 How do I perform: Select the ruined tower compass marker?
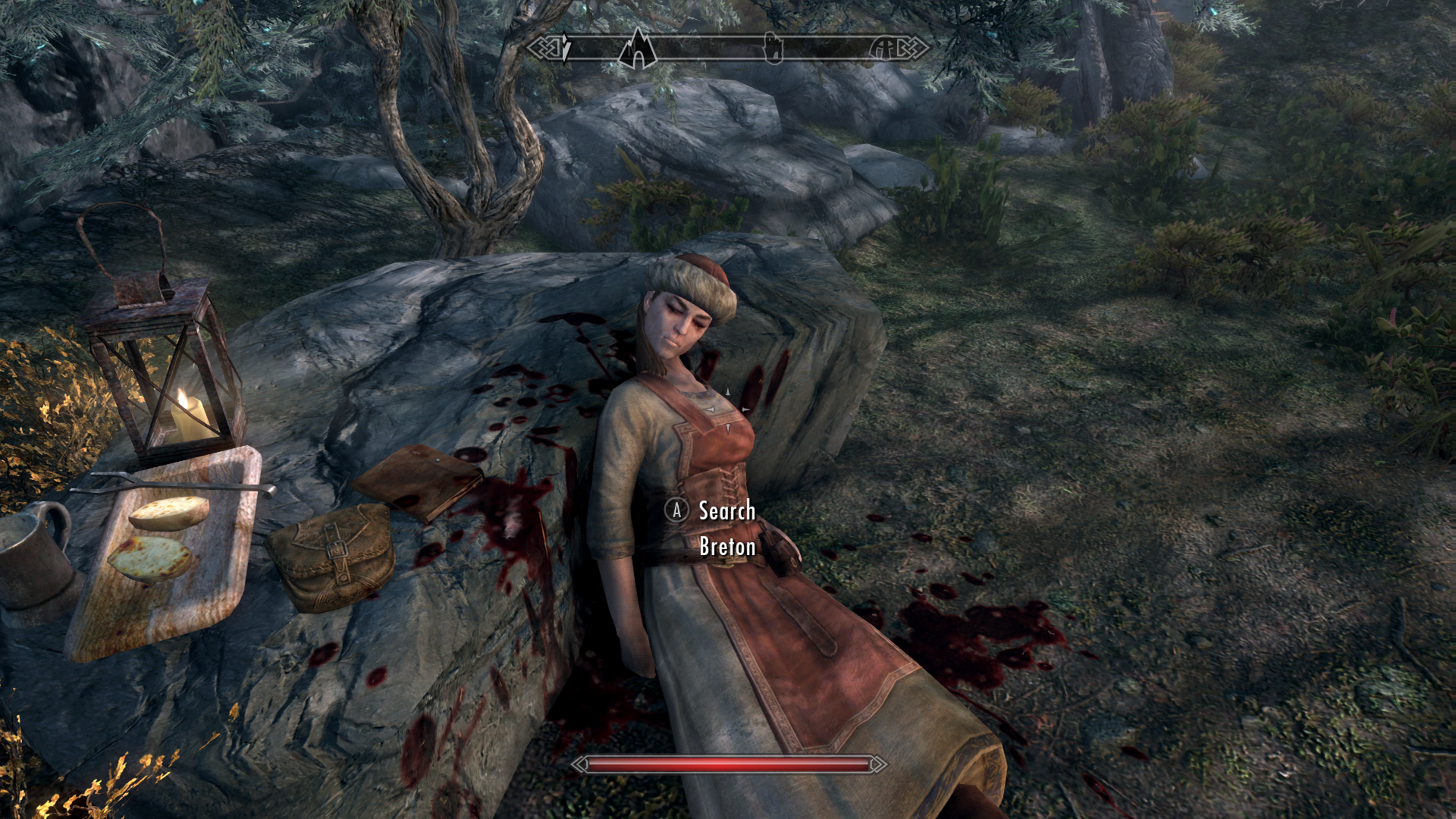772,49
